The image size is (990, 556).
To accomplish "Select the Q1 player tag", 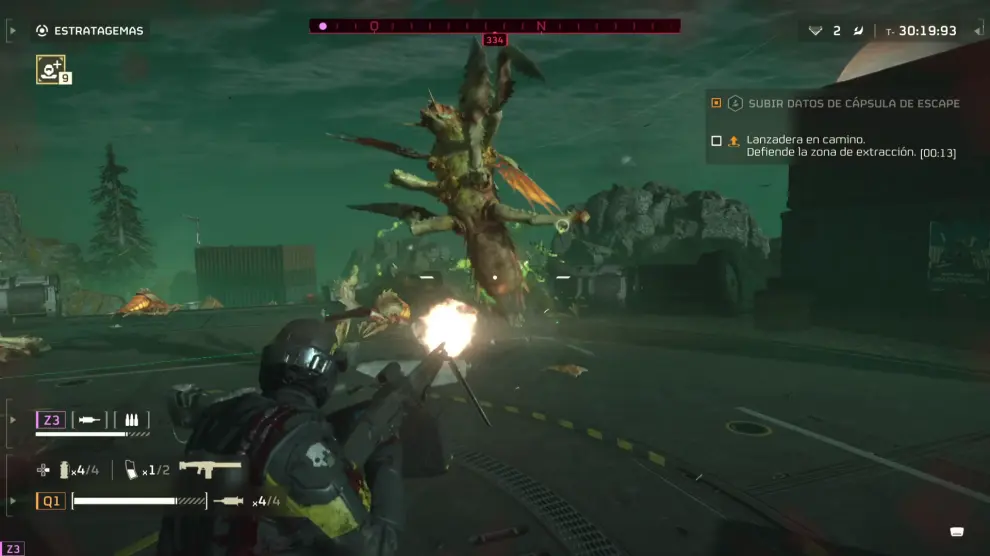I will click(x=51, y=501).
